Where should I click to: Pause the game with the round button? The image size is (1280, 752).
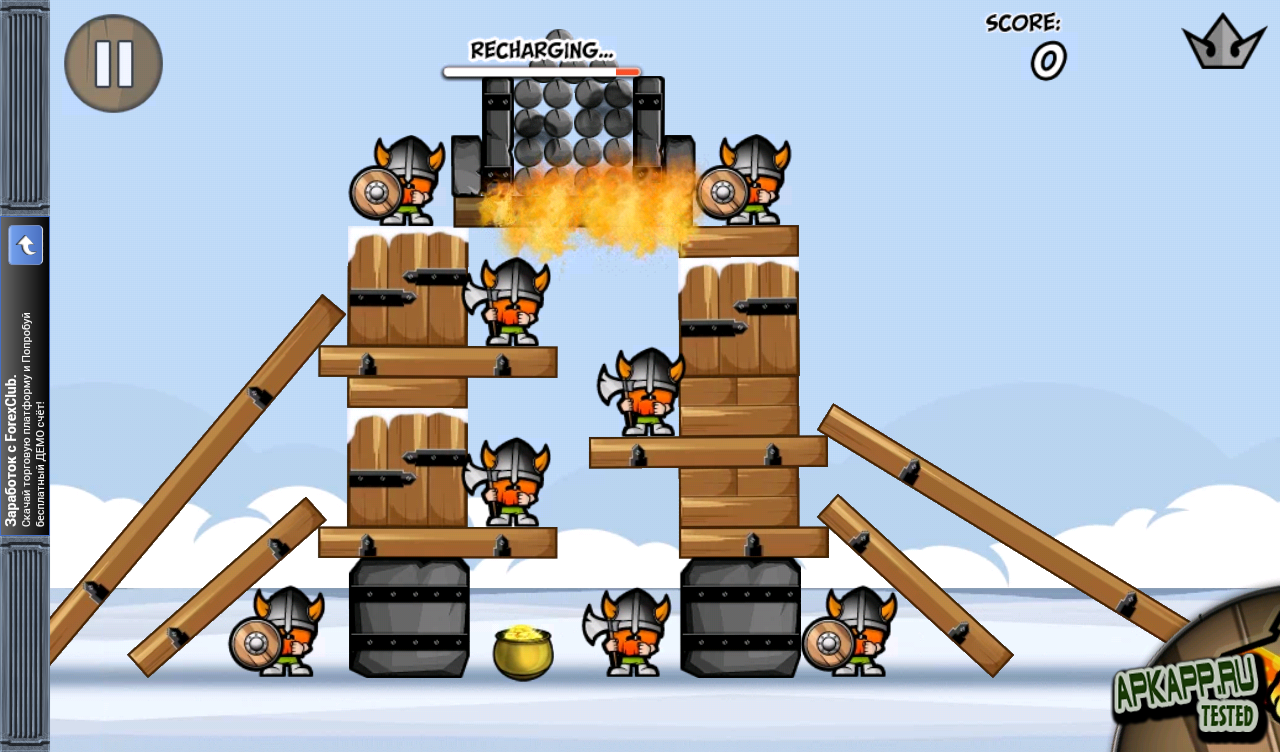(113, 63)
